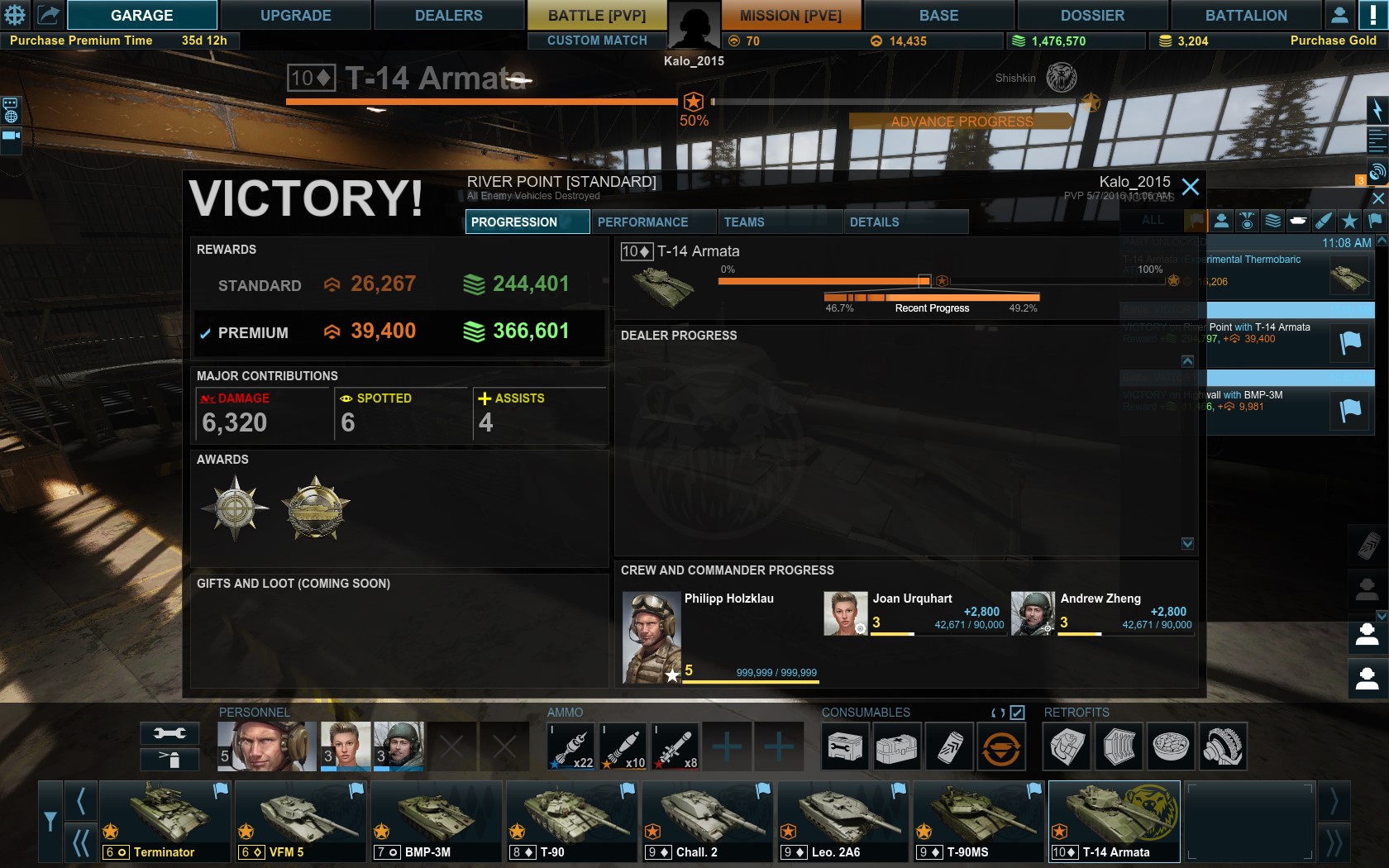Choose the T-90MS vehicle
1389x868 pixels.
978,822
